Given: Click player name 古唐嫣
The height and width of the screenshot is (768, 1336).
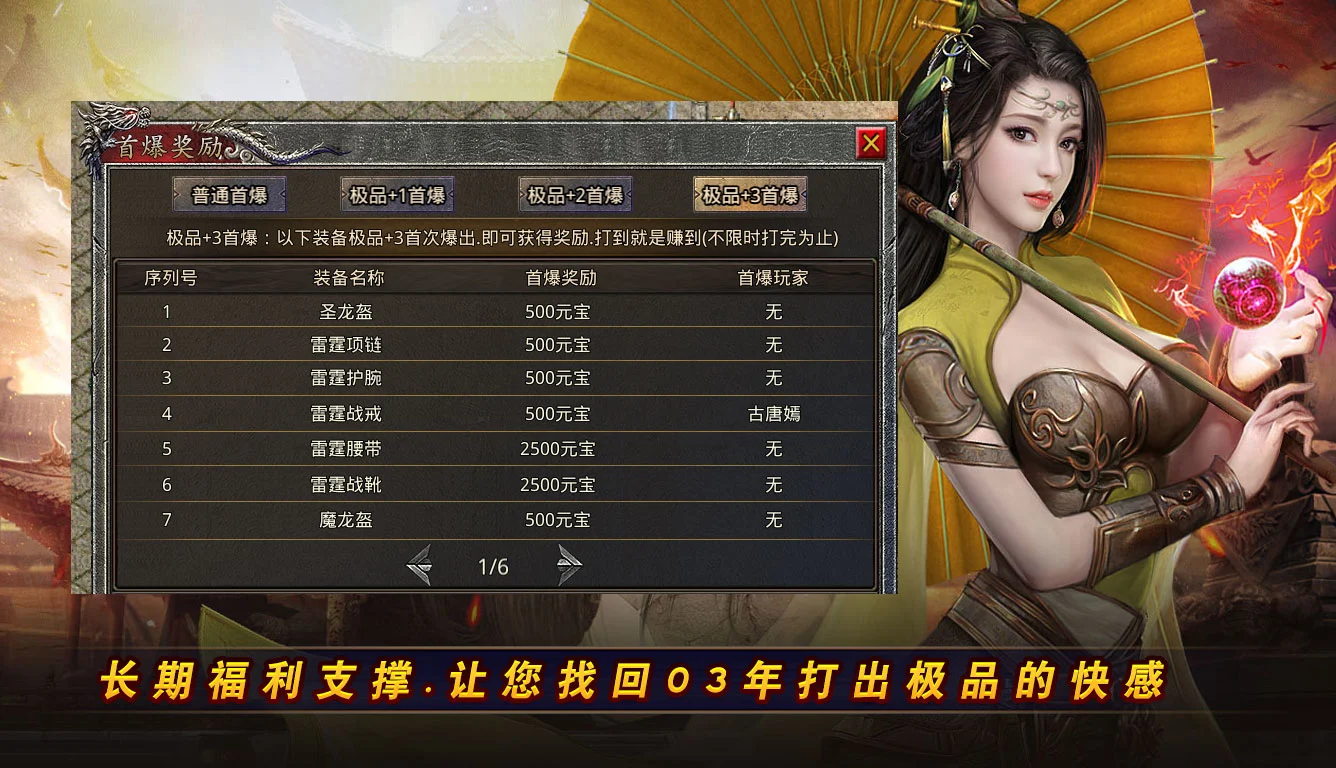Looking at the screenshot, I should coord(773,413).
